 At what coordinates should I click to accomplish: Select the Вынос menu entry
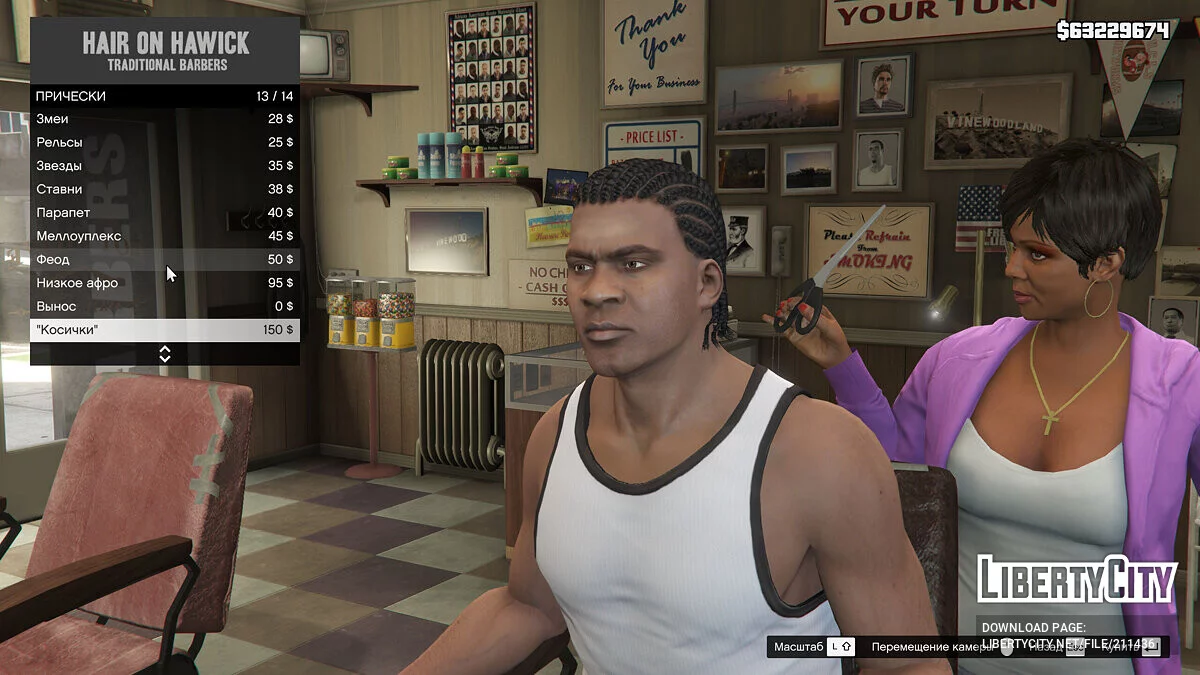point(164,306)
